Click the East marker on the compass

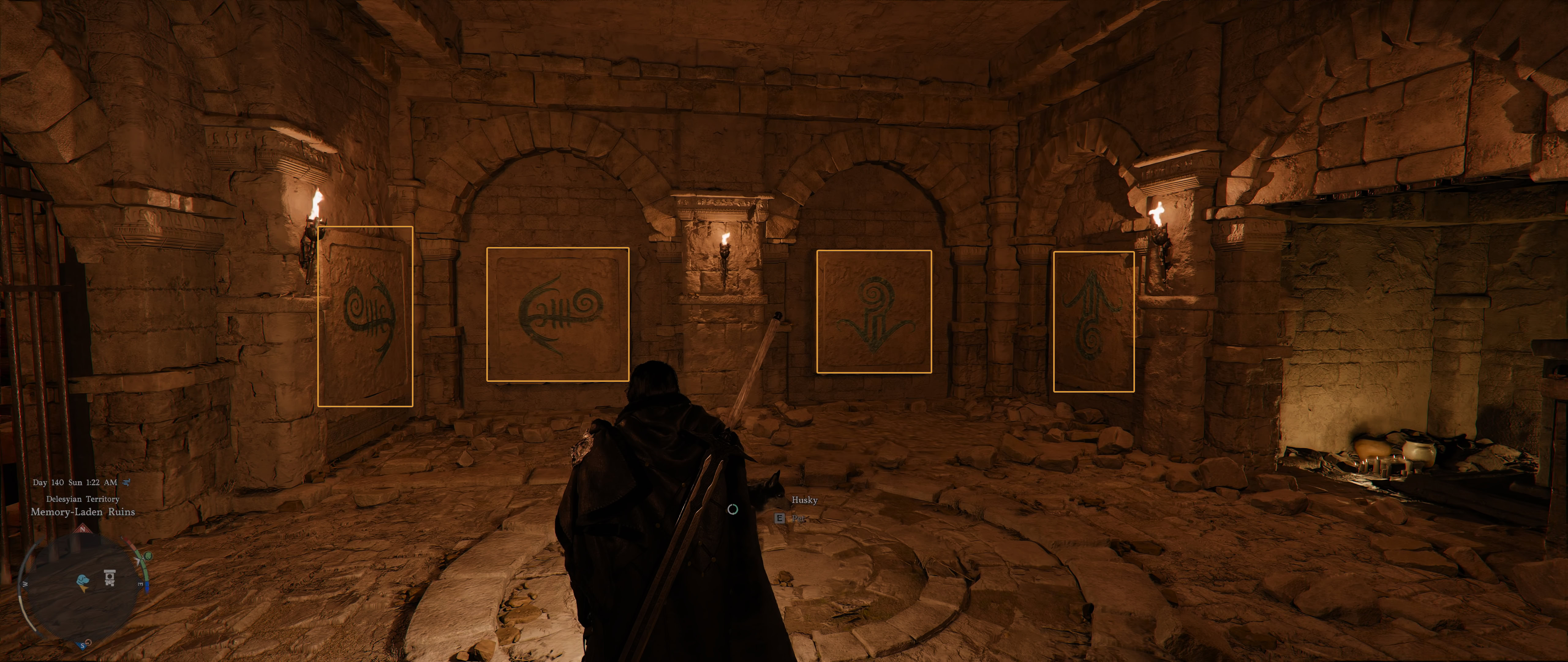click(140, 584)
